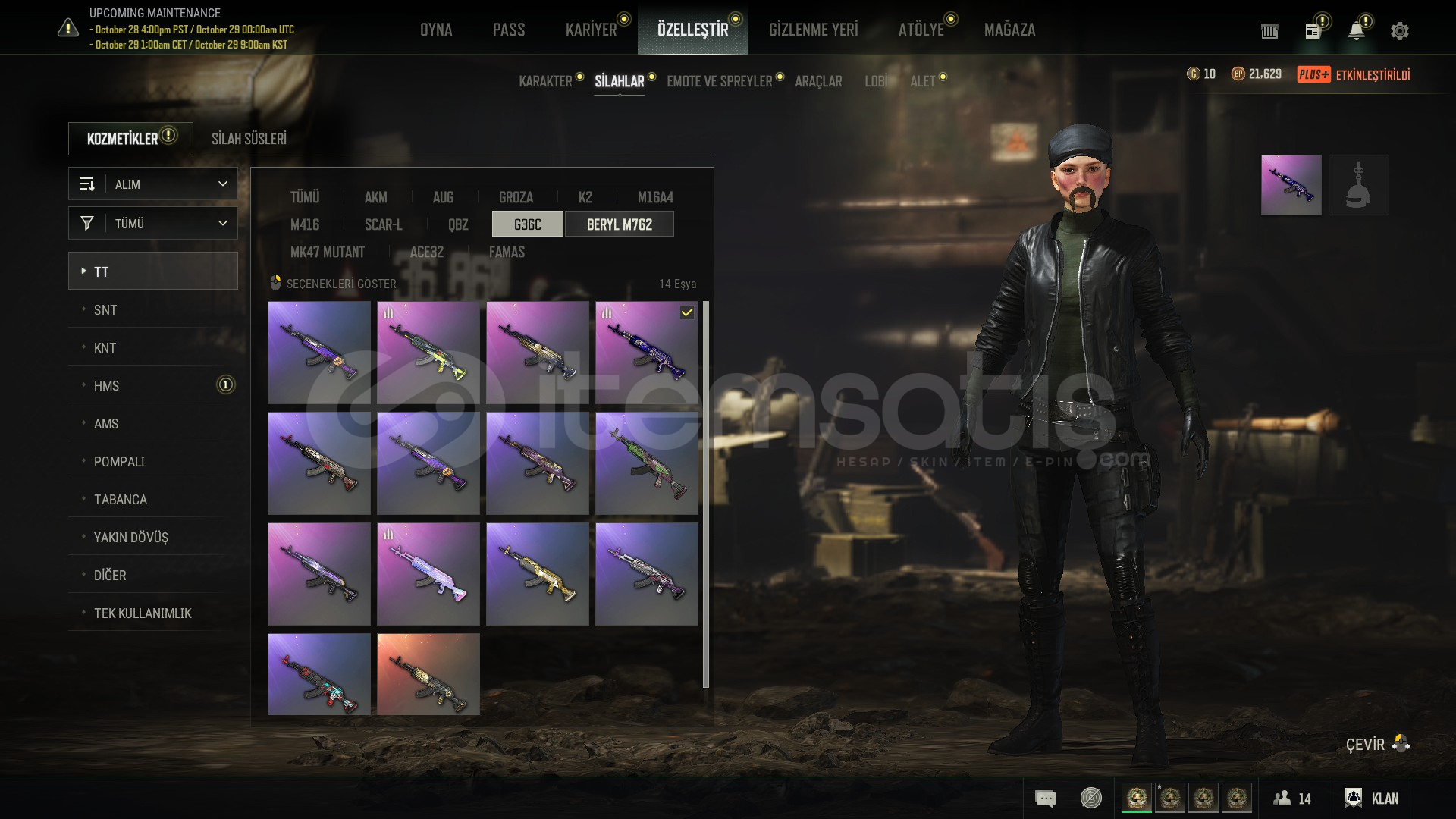Open notifications via the bell icon

pyautogui.click(x=1357, y=30)
